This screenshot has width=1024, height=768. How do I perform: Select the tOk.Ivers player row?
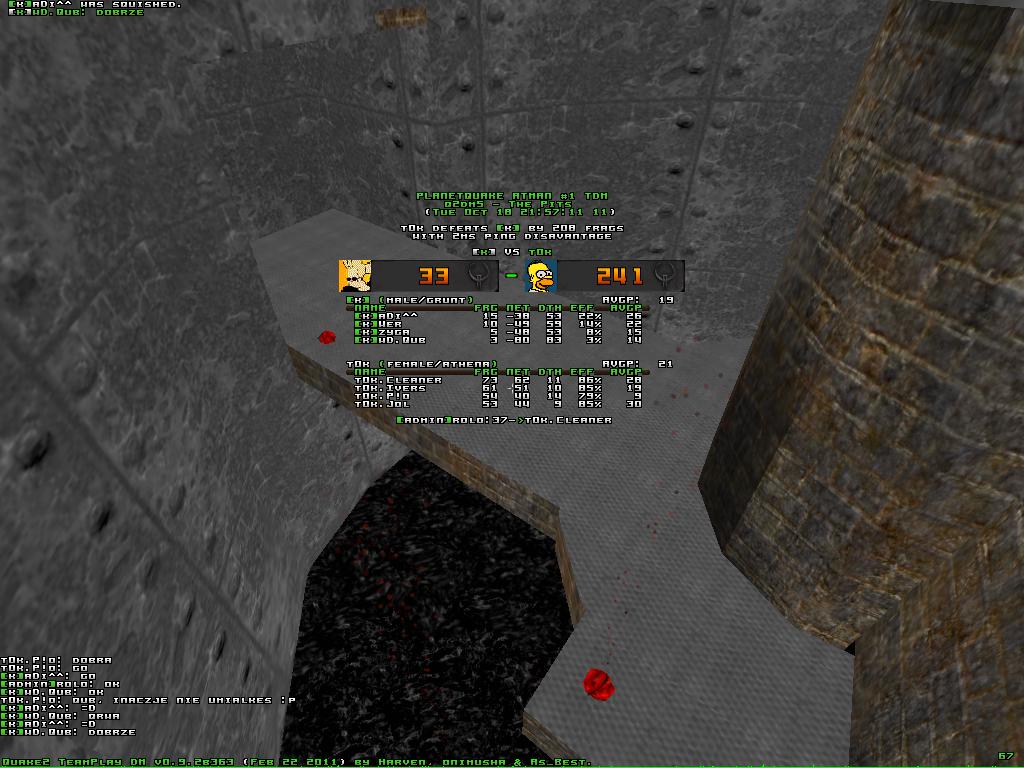pyautogui.click(x=510, y=388)
